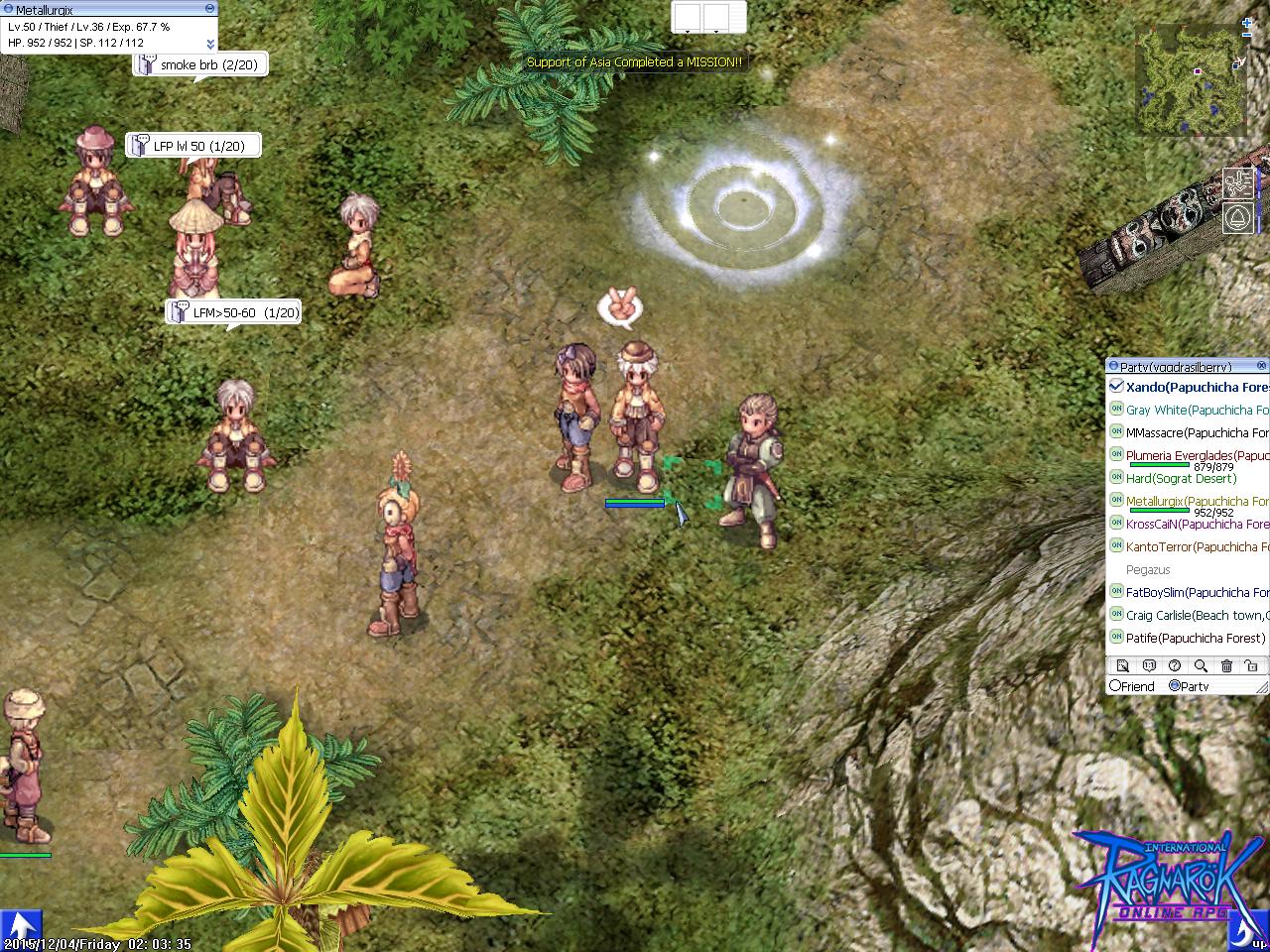1270x952 pixels.
Task: Click the 1:1 whisper chat icon in party window
Action: [x=1149, y=665]
